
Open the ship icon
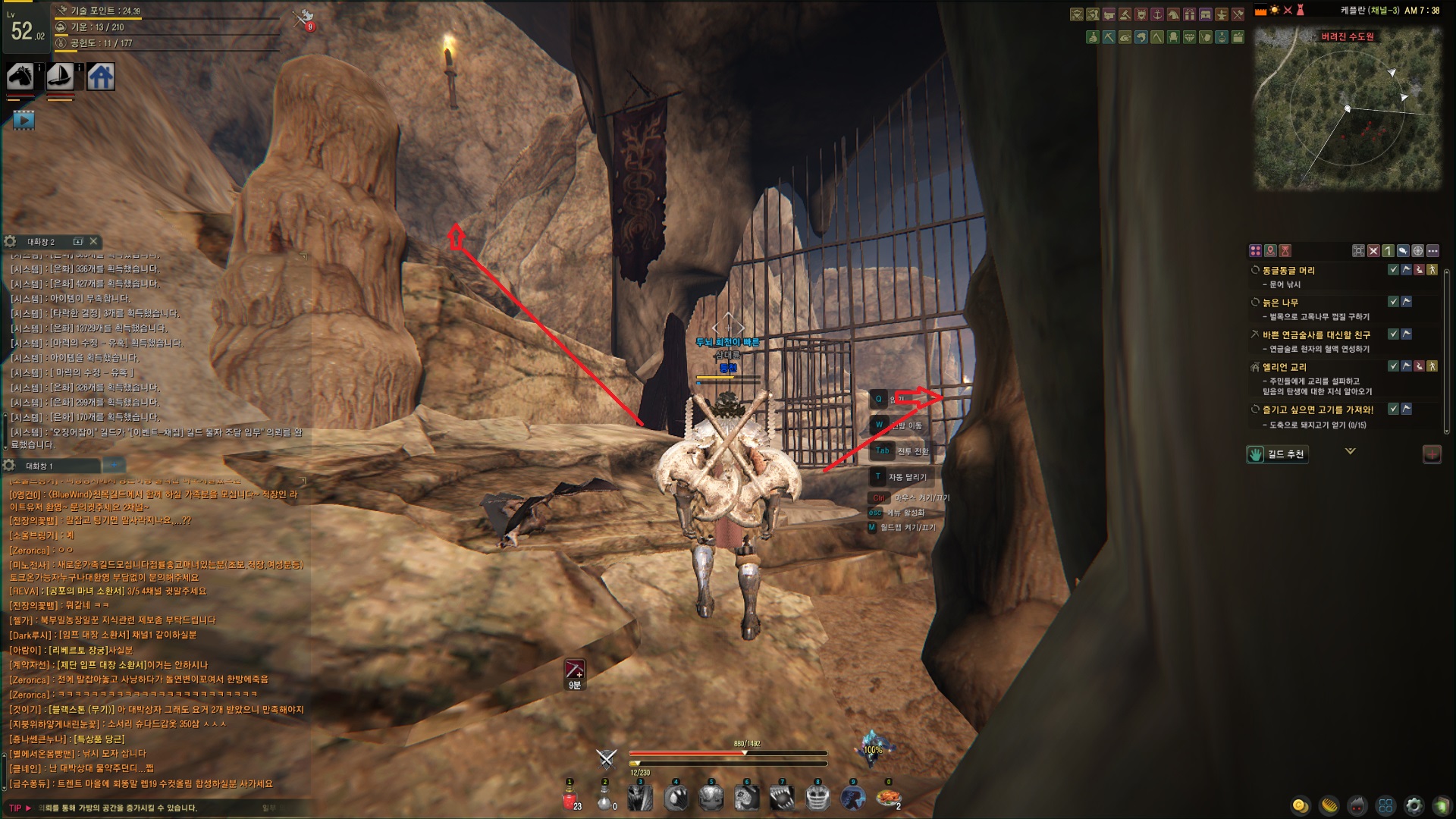[60, 77]
